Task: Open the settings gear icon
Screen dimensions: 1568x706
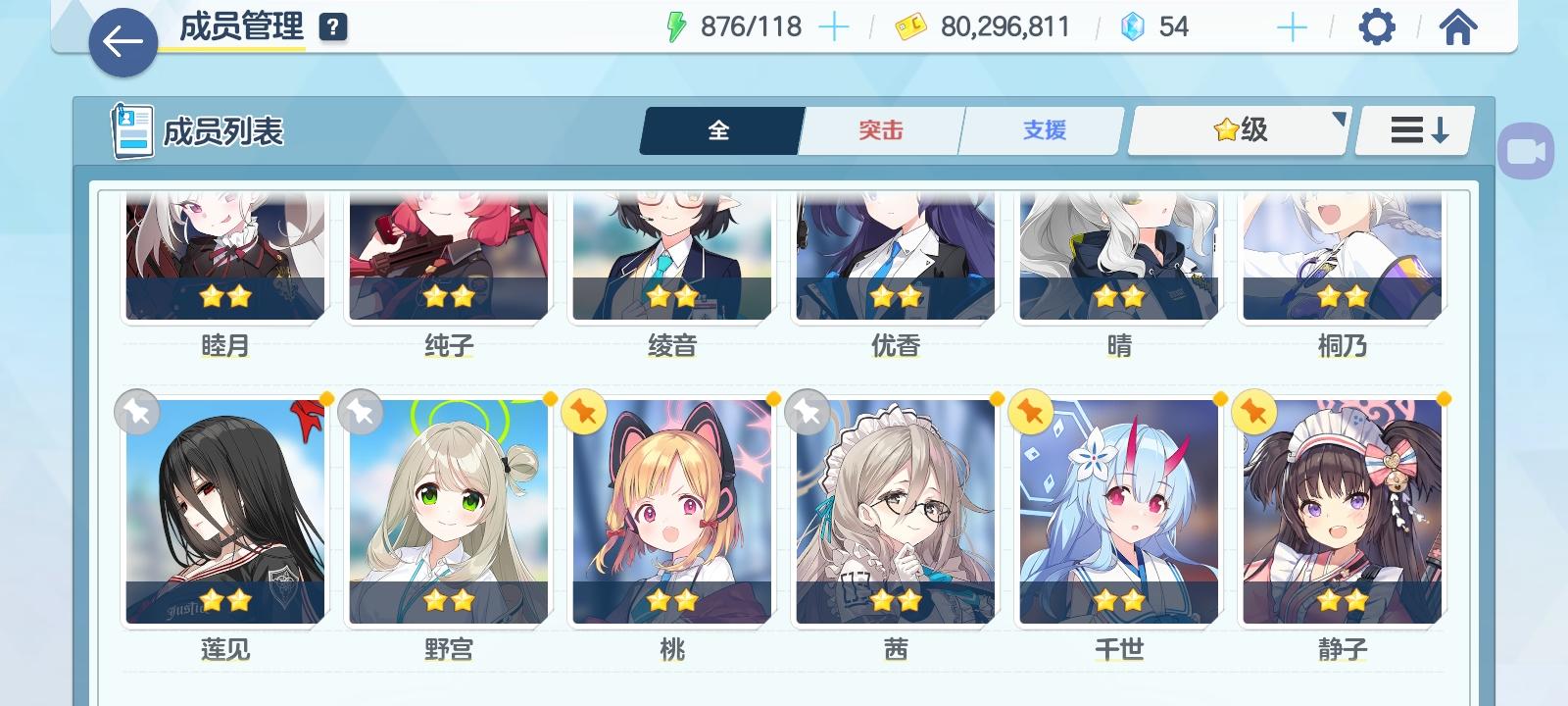Action: [x=1378, y=26]
